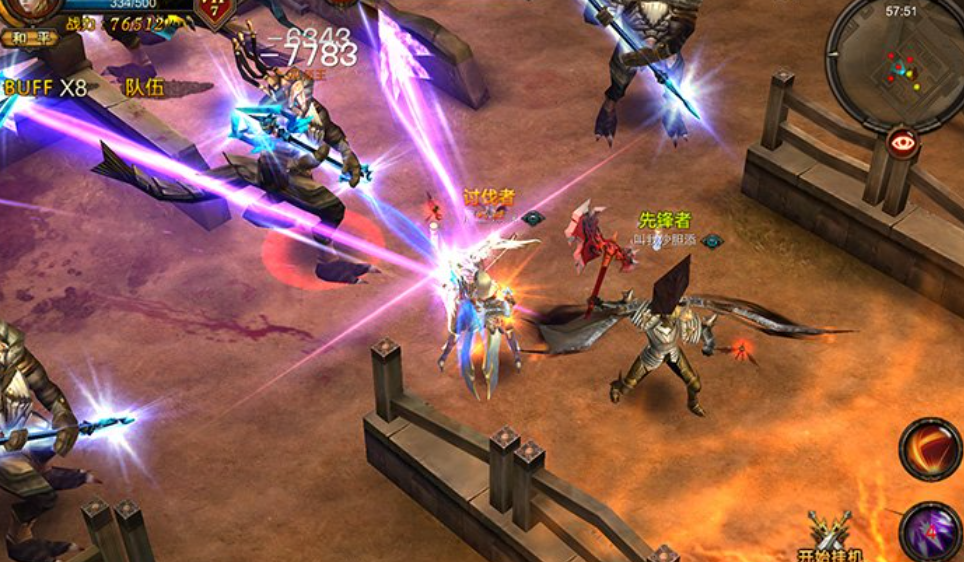Toggle the red eye visibility button

(903, 143)
